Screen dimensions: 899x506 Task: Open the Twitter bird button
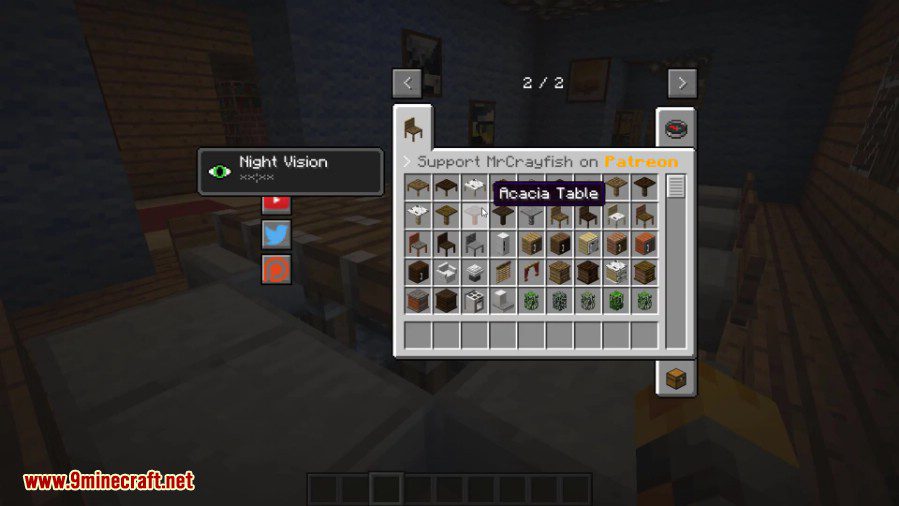pos(277,234)
